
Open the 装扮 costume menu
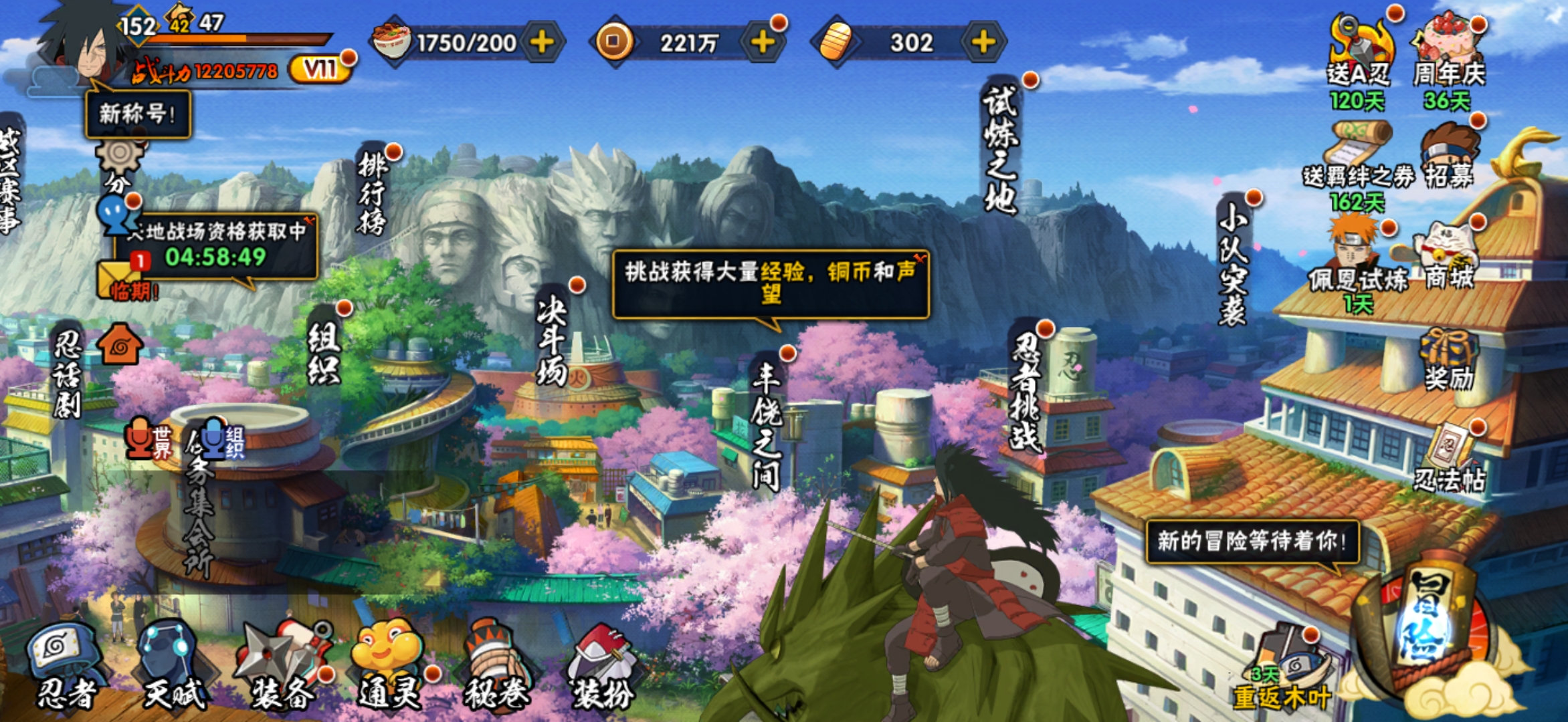tap(602, 665)
